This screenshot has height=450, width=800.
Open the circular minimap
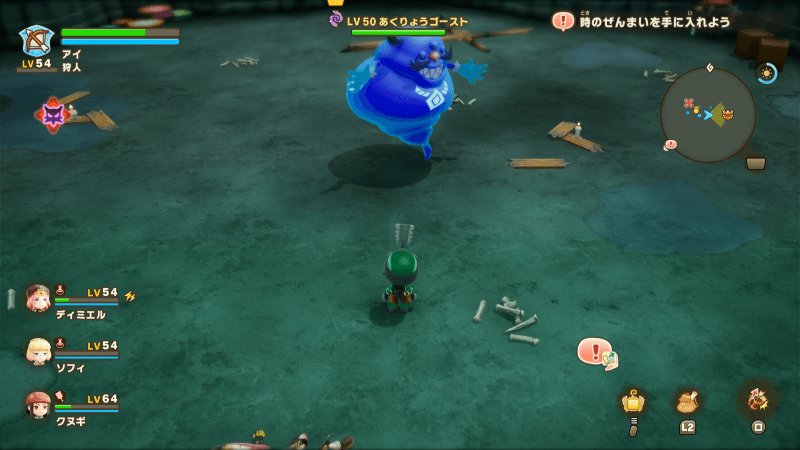click(708, 114)
